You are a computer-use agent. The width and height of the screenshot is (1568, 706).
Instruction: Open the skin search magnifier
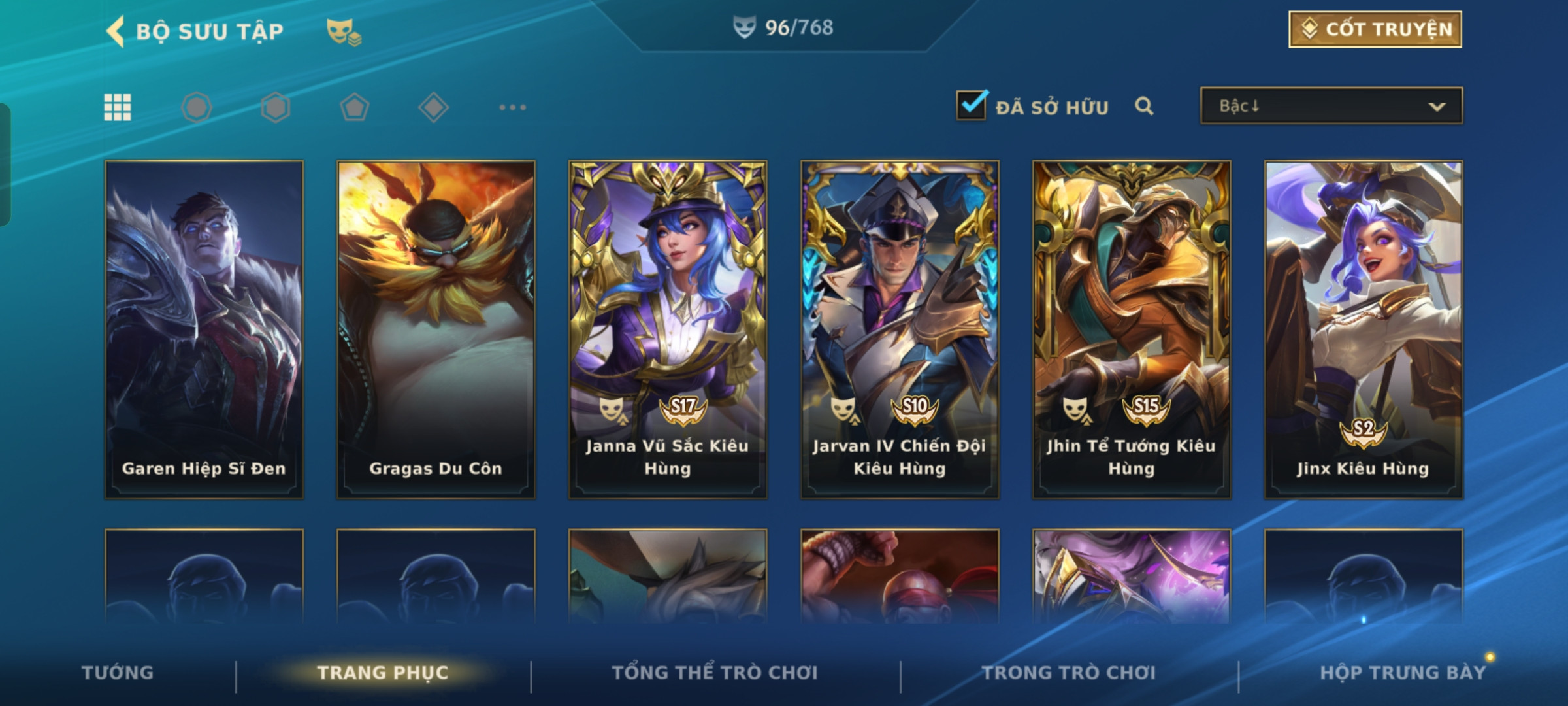(1144, 106)
